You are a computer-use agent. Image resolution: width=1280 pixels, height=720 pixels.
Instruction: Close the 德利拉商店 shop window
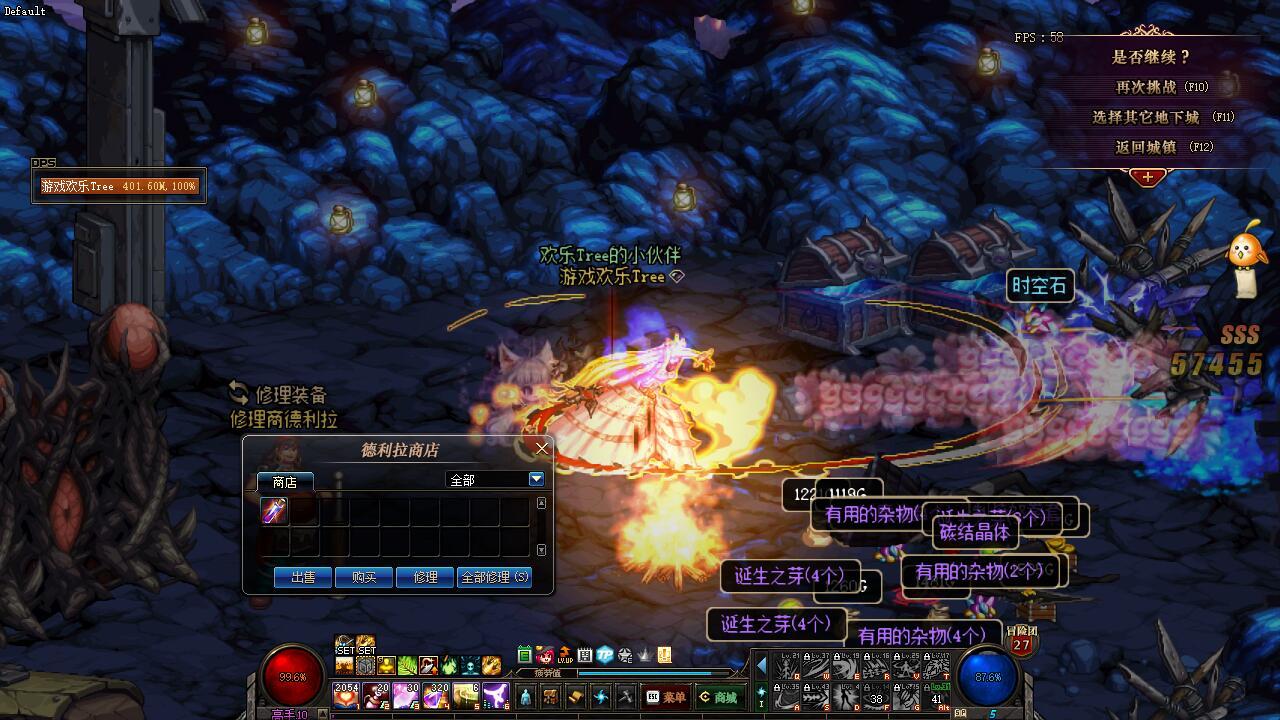[x=542, y=448]
